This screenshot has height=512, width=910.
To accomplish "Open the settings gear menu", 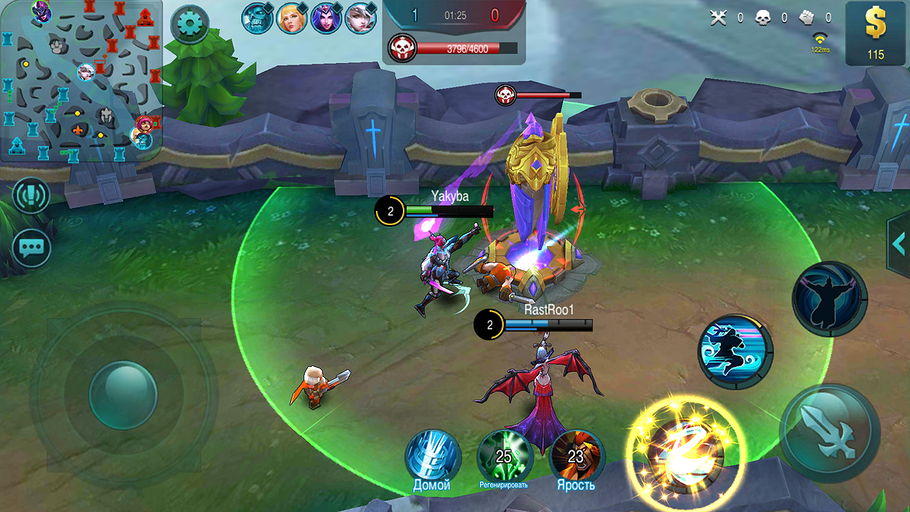I will (x=189, y=24).
